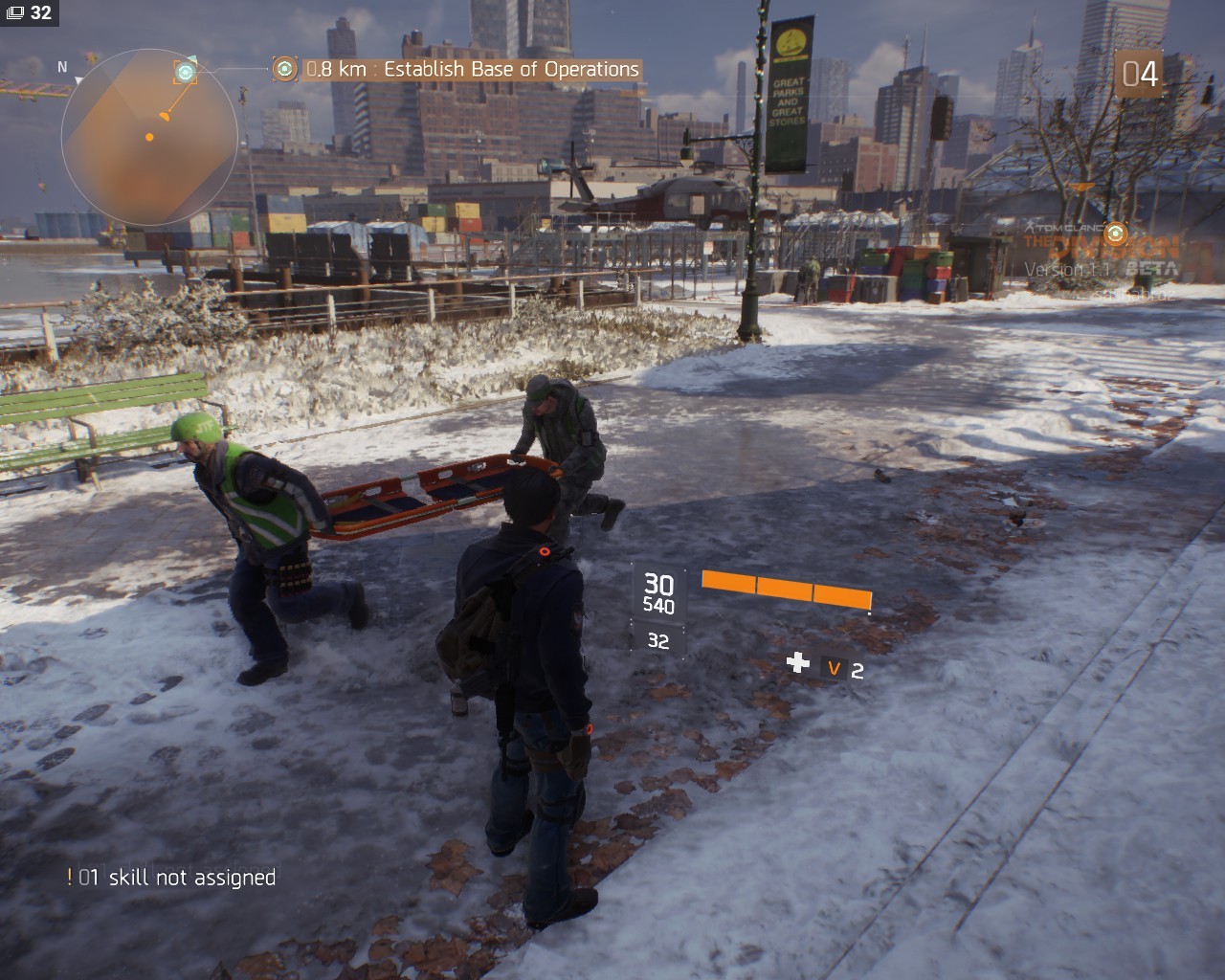Use the medkit cross icon

pos(797,662)
